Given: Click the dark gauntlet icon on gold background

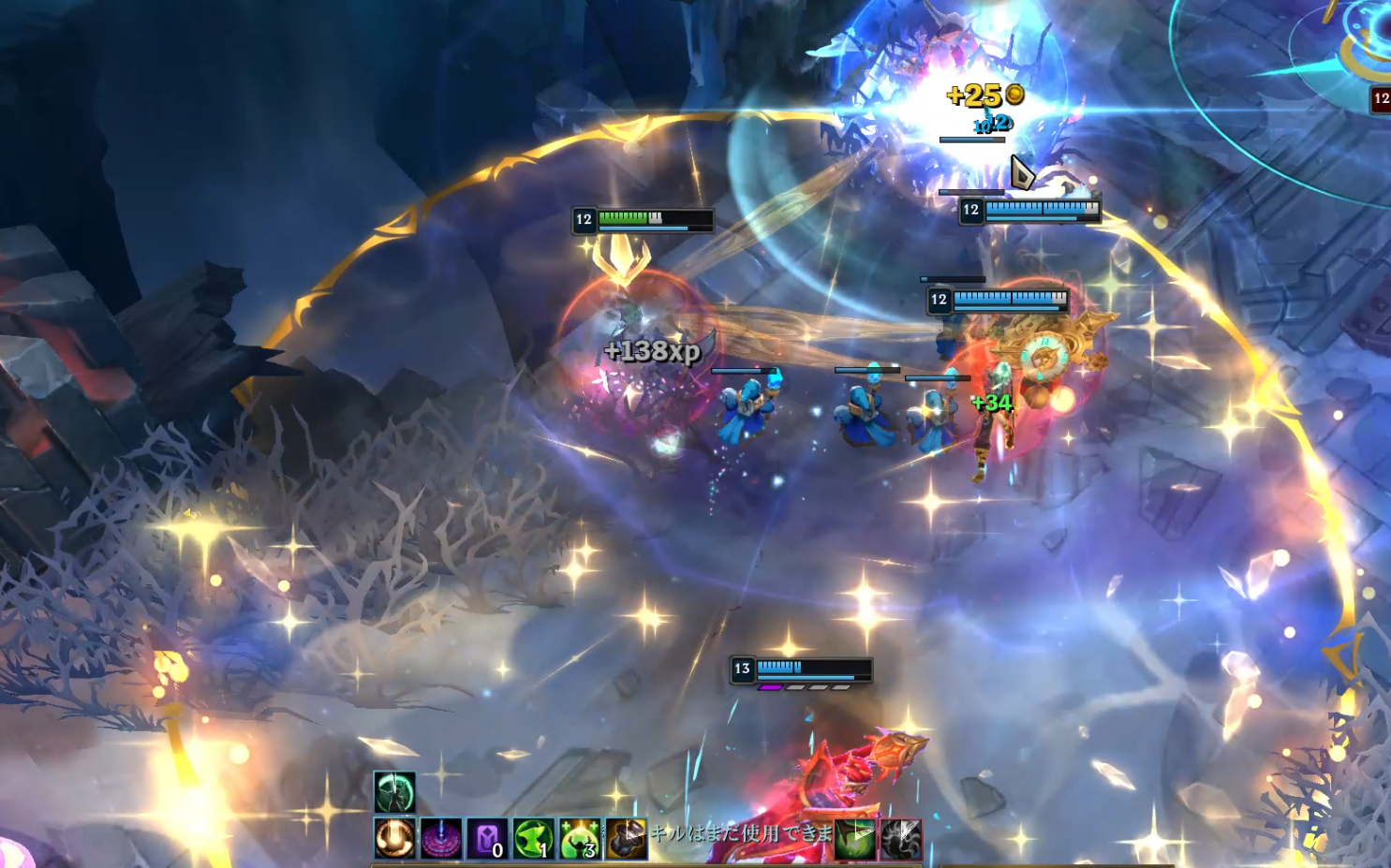Looking at the screenshot, I should (626, 838).
